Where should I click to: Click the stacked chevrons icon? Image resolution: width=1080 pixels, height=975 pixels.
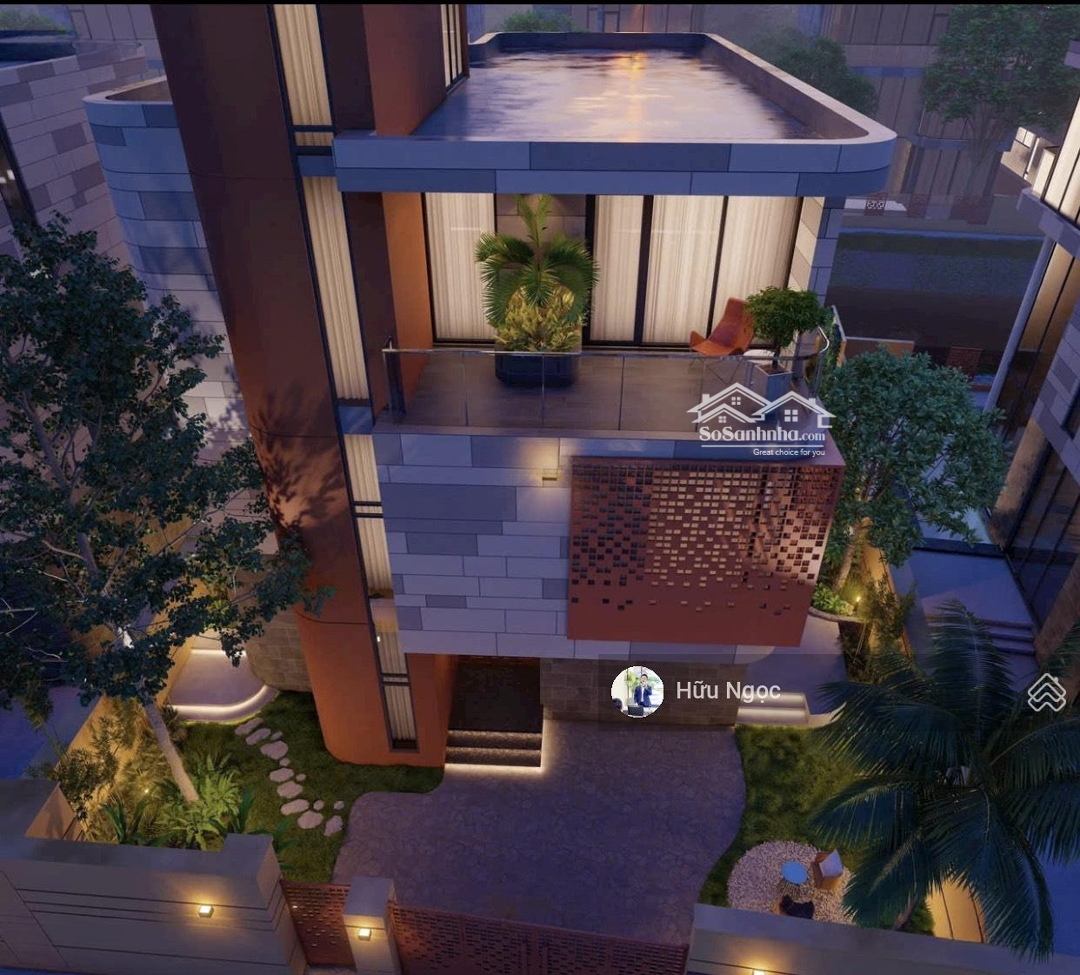[x=1046, y=692]
